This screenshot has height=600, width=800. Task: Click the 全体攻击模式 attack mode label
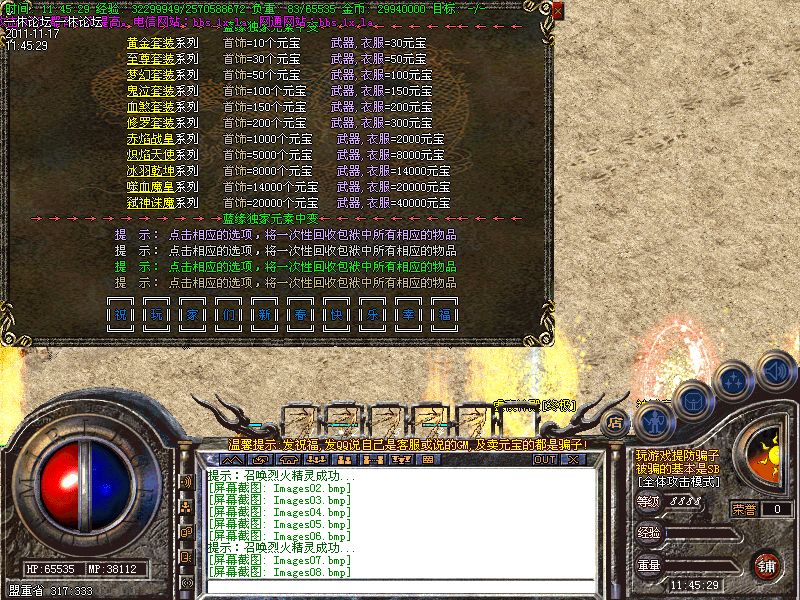(677, 481)
